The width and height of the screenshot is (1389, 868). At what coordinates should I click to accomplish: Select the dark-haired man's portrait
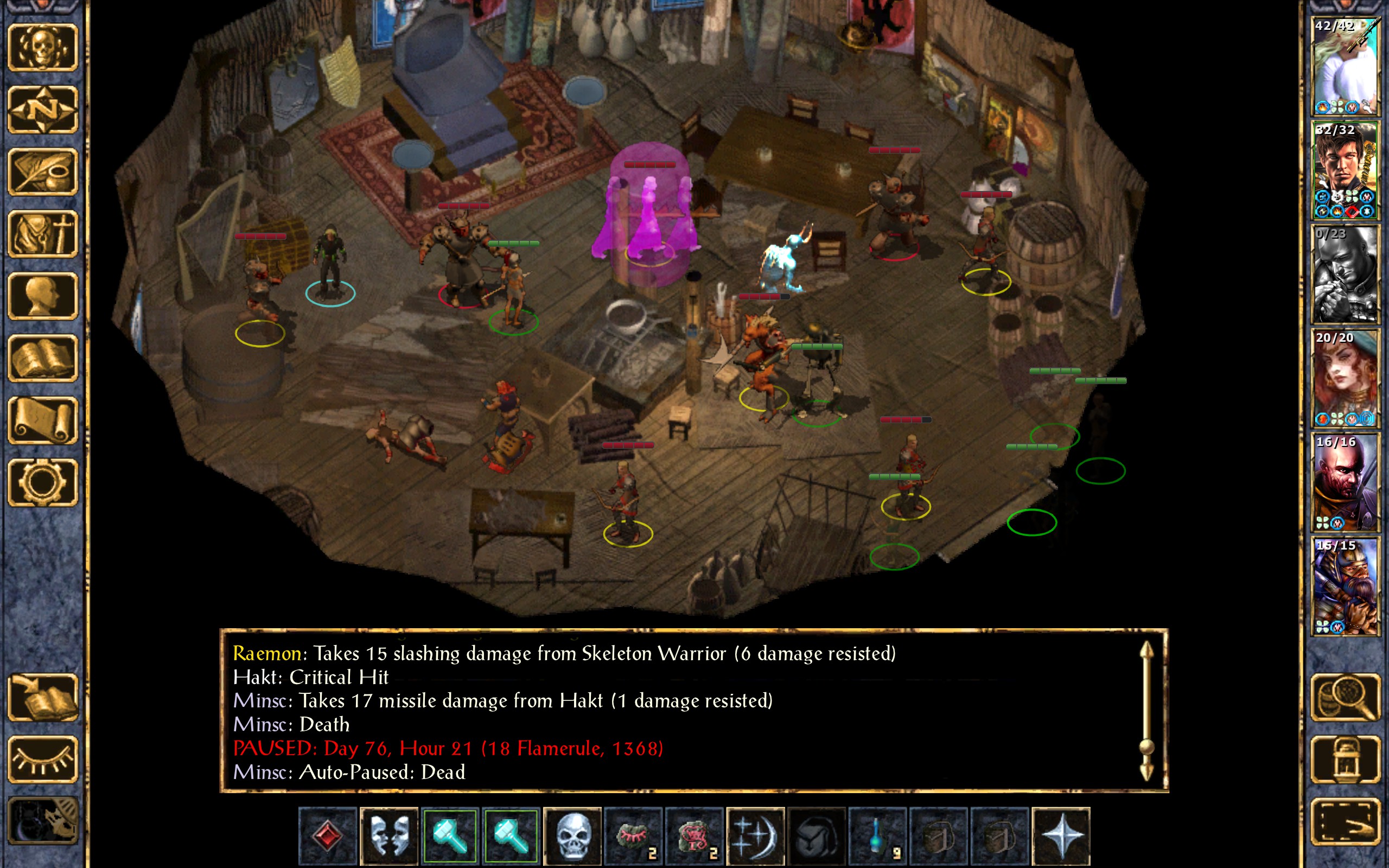pos(1344,170)
